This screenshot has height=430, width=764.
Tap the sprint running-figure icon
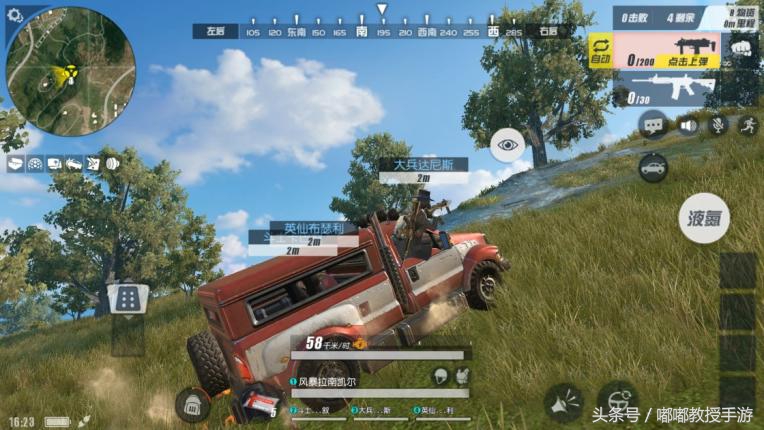(746, 126)
